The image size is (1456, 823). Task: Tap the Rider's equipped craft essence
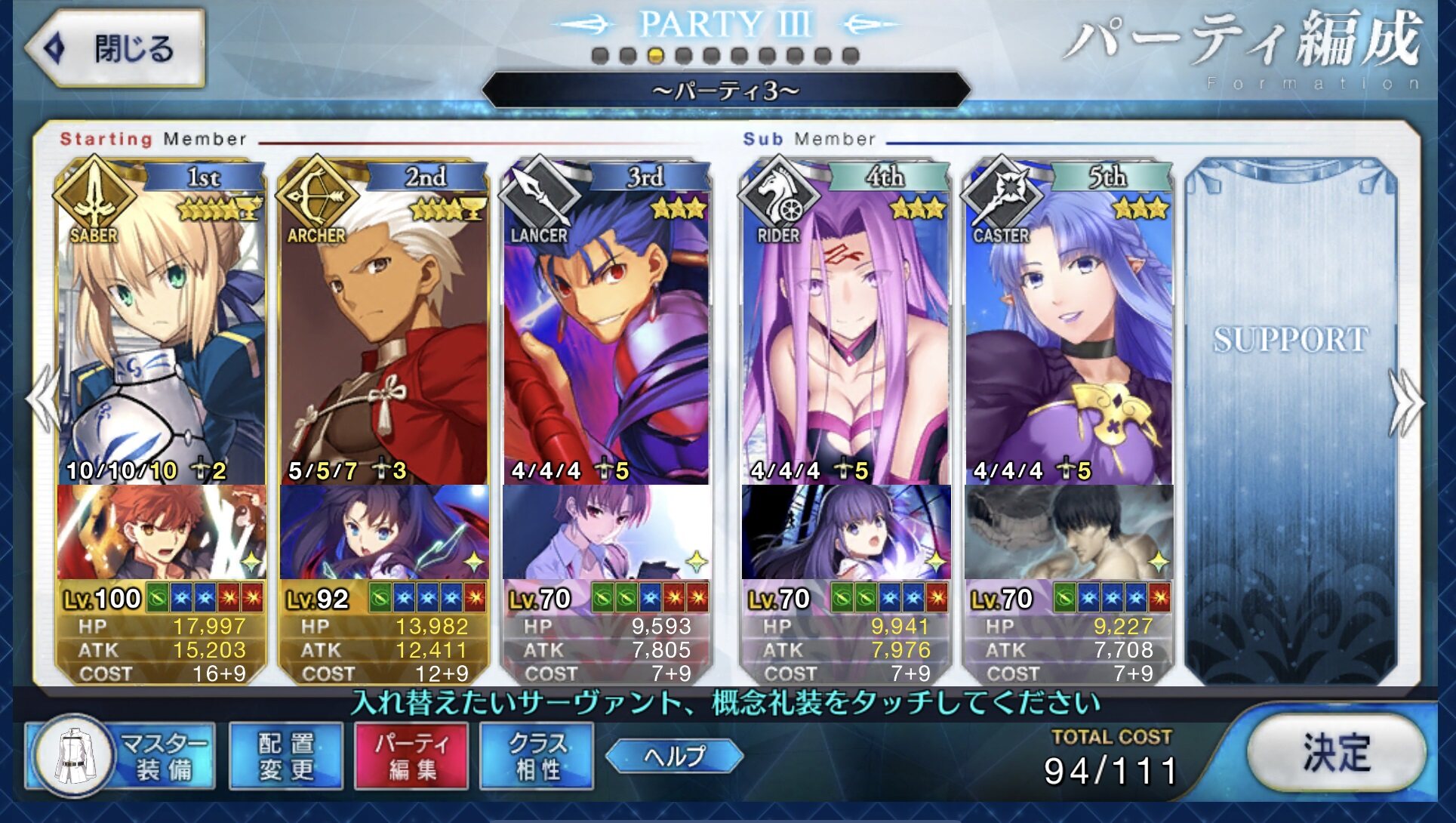click(x=845, y=532)
